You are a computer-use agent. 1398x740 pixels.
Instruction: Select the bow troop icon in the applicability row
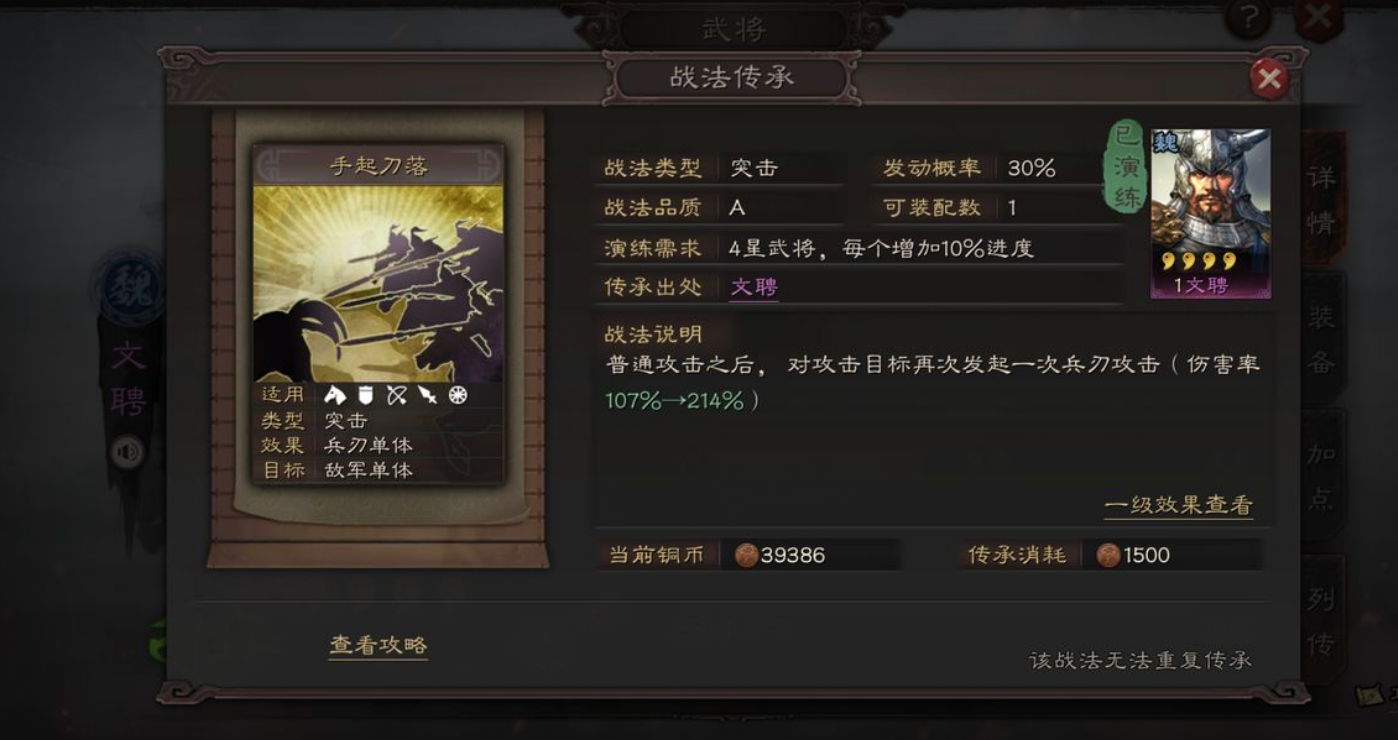[397, 395]
